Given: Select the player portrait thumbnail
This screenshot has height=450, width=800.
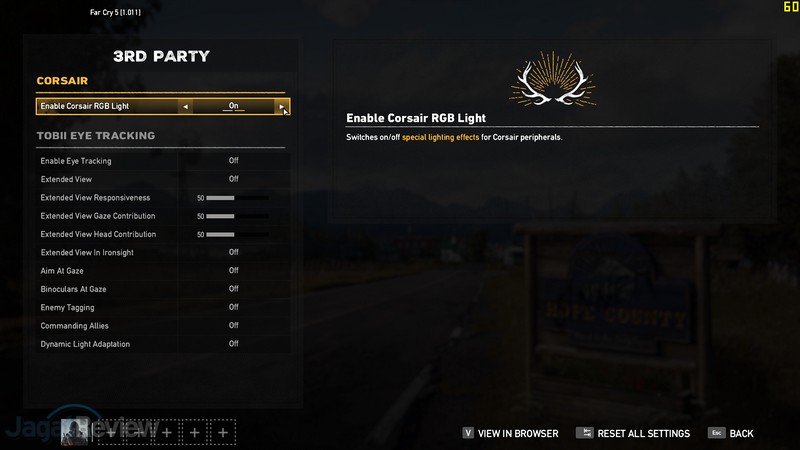Looking at the screenshot, I should (x=76, y=431).
